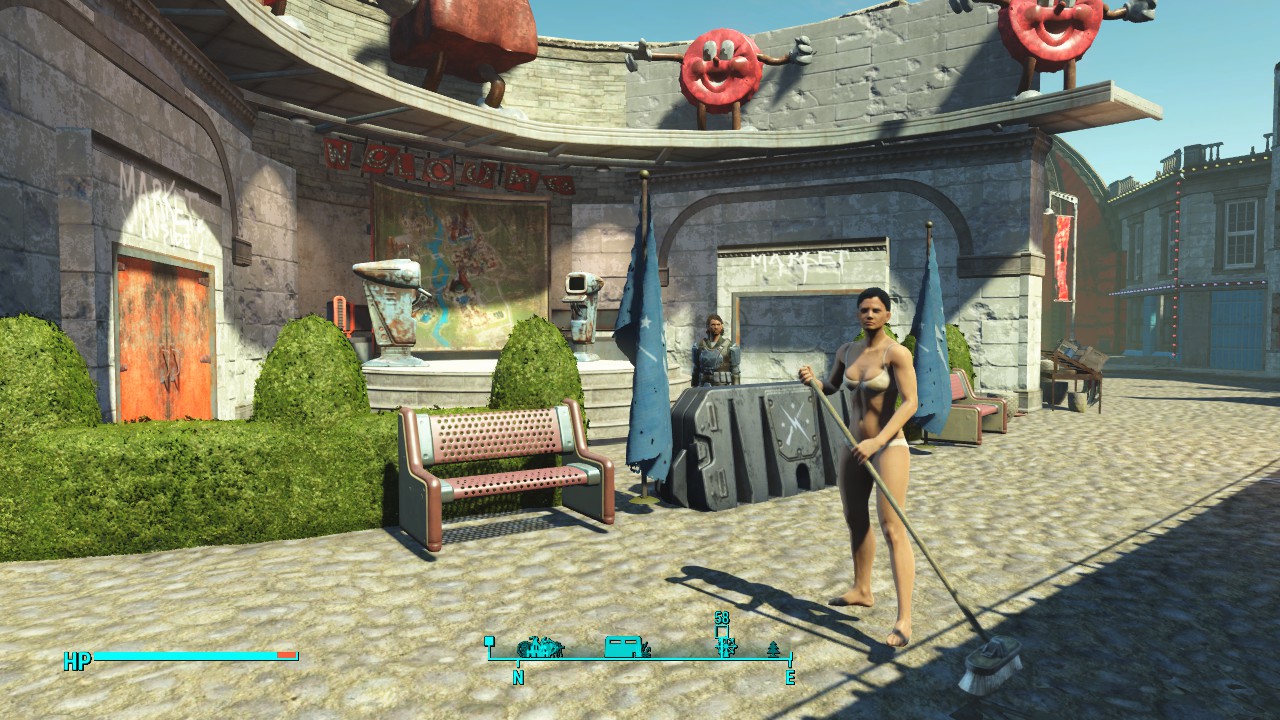
Task: Select the pine tree compass marker
Action: 773,649
